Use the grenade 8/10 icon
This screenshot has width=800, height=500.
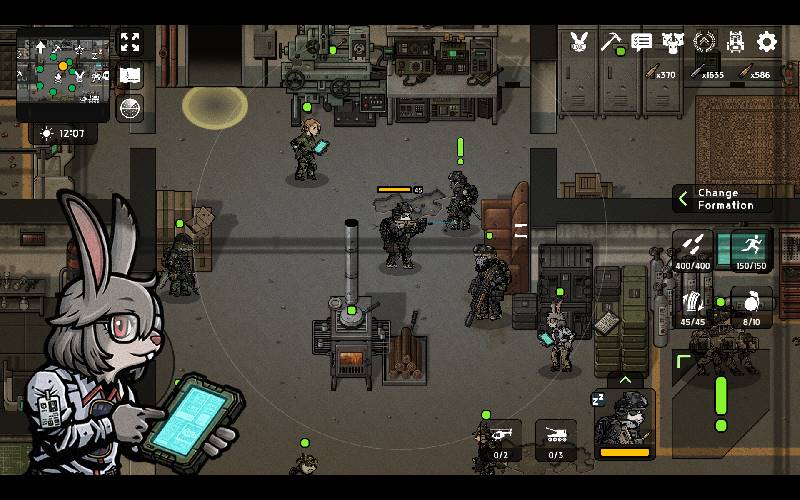click(x=751, y=304)
